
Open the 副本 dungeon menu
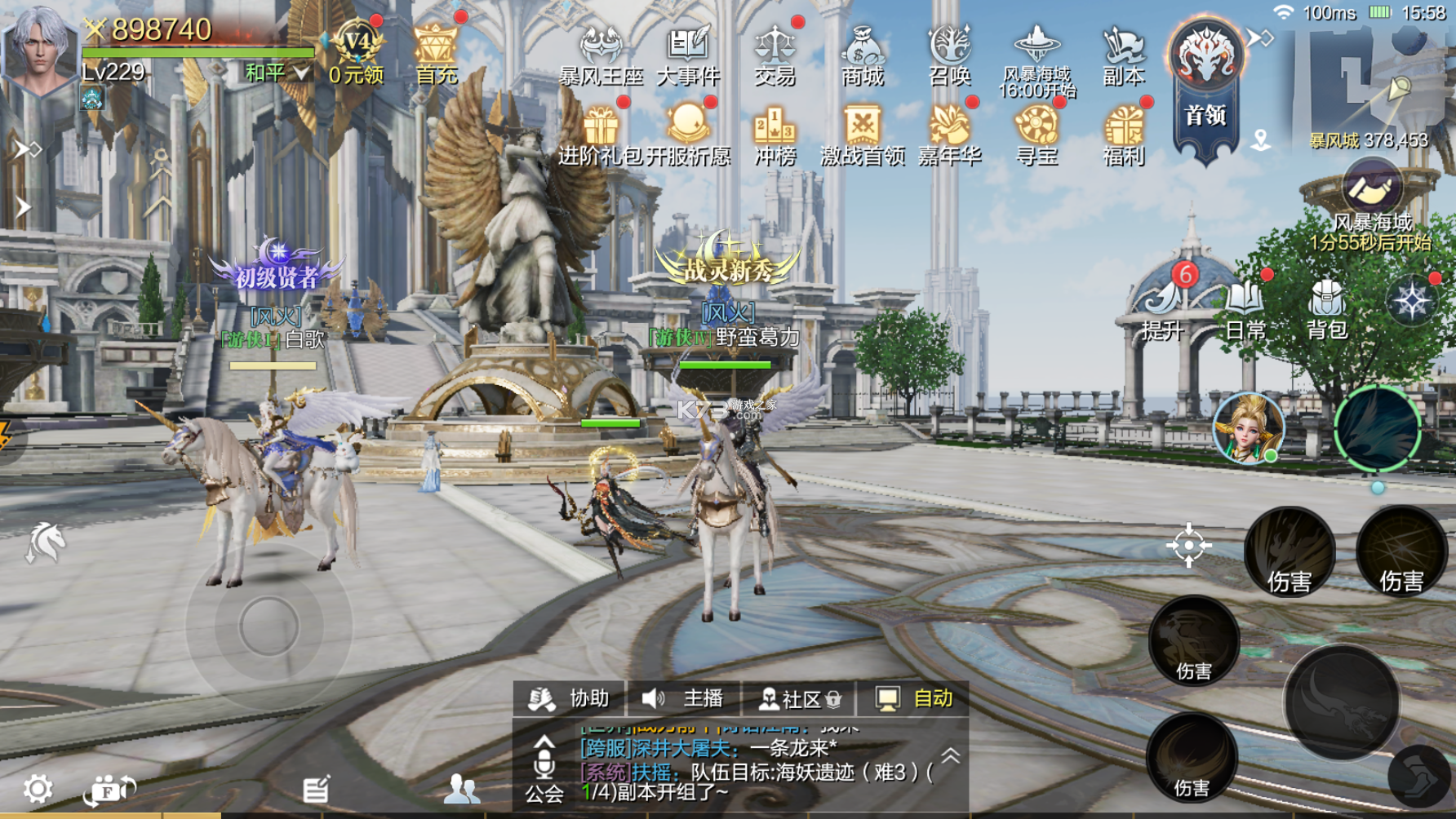coord(1124,53)
